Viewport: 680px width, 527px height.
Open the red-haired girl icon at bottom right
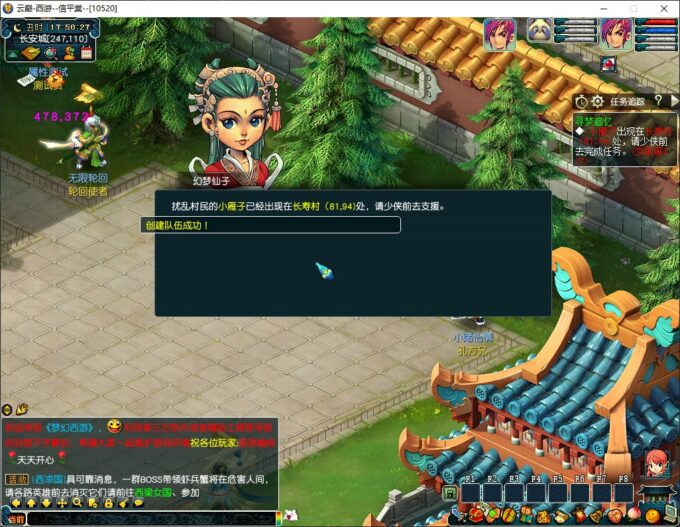click(x=655, y=464)
